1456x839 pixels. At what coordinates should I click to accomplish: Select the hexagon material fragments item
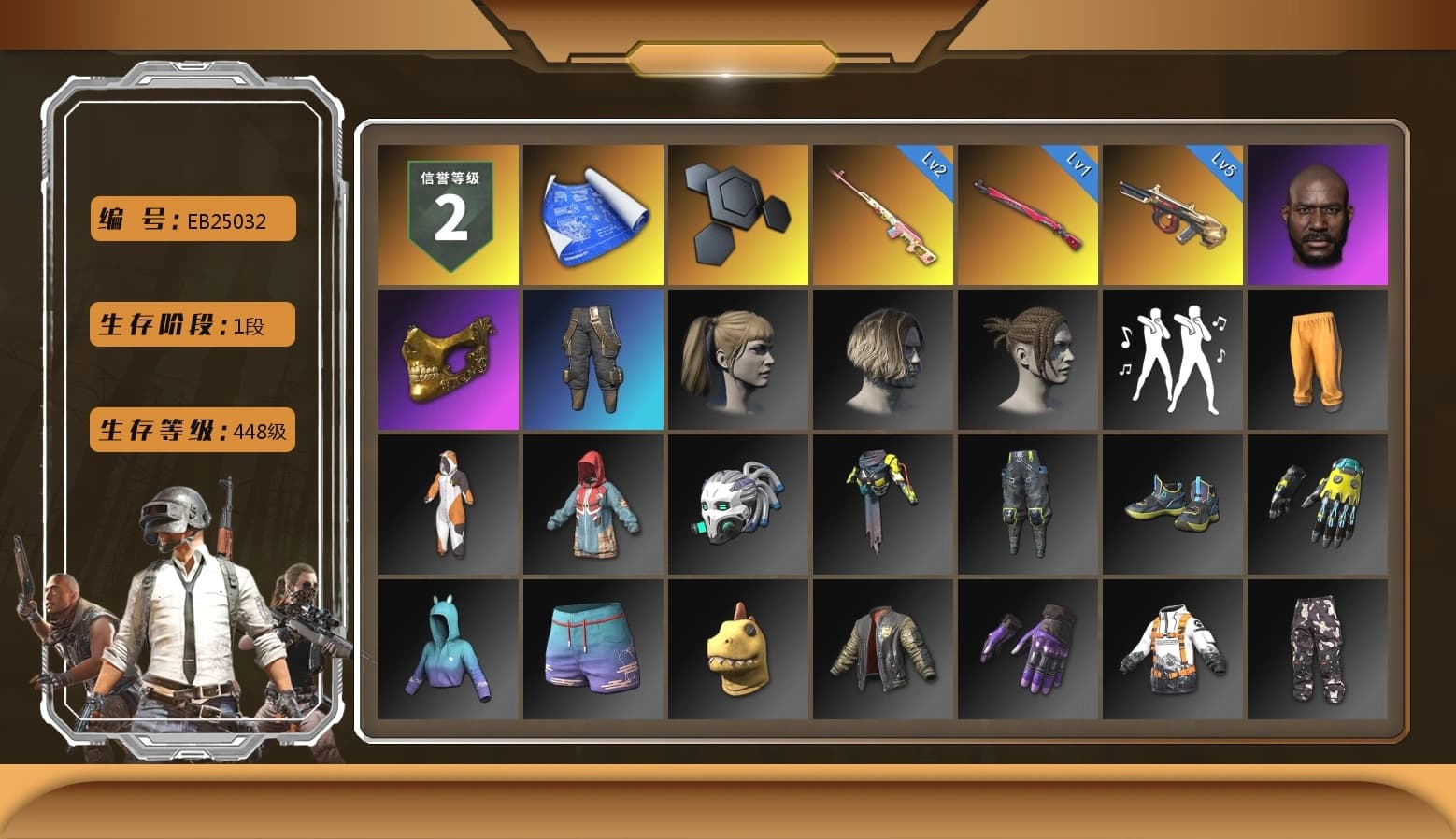click(737, 215)
